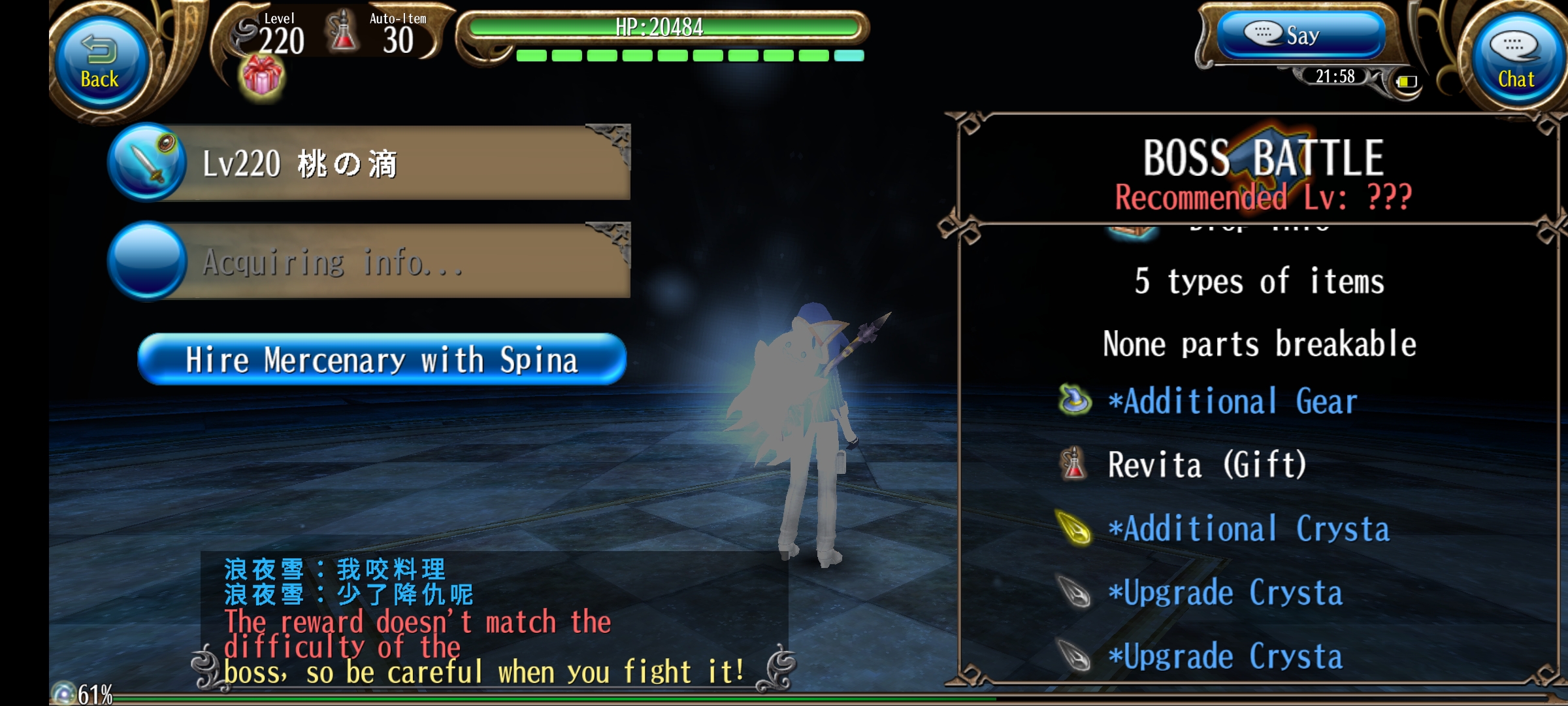
Task: Hire Mercenary with Spina
Action: [x=382, y=360]
